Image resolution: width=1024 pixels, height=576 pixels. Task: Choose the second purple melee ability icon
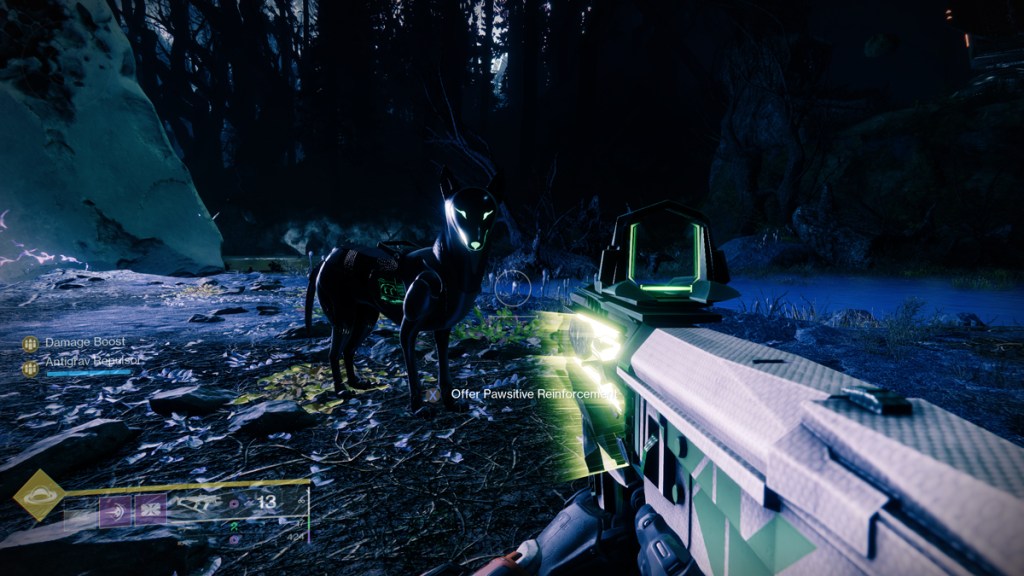tap(151, 511)
